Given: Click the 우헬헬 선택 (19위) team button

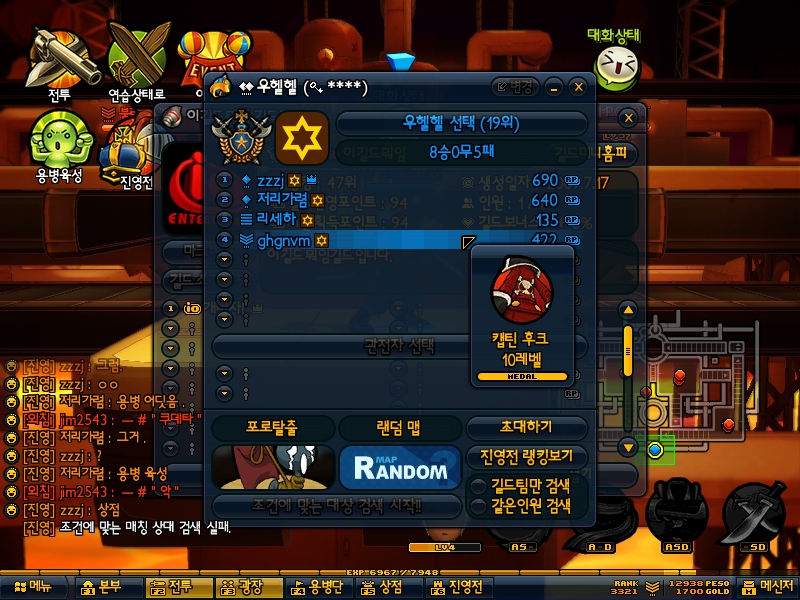Looking at the screenshot, I should (x=461, y=125).
